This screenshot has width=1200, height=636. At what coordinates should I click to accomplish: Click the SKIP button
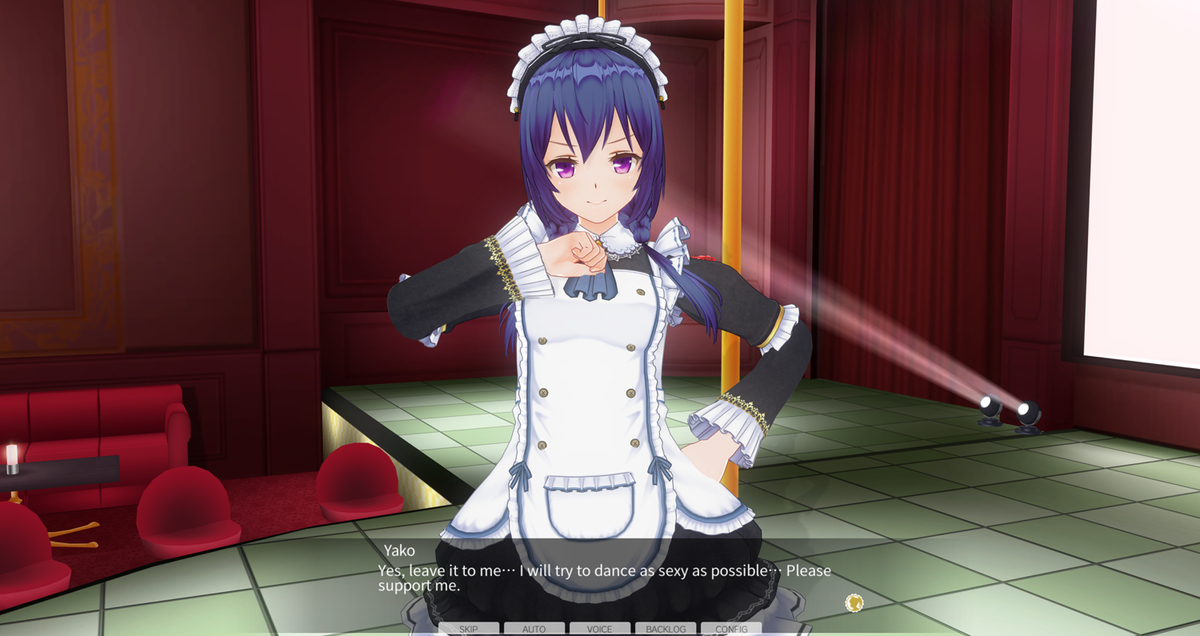coord(468,629)
